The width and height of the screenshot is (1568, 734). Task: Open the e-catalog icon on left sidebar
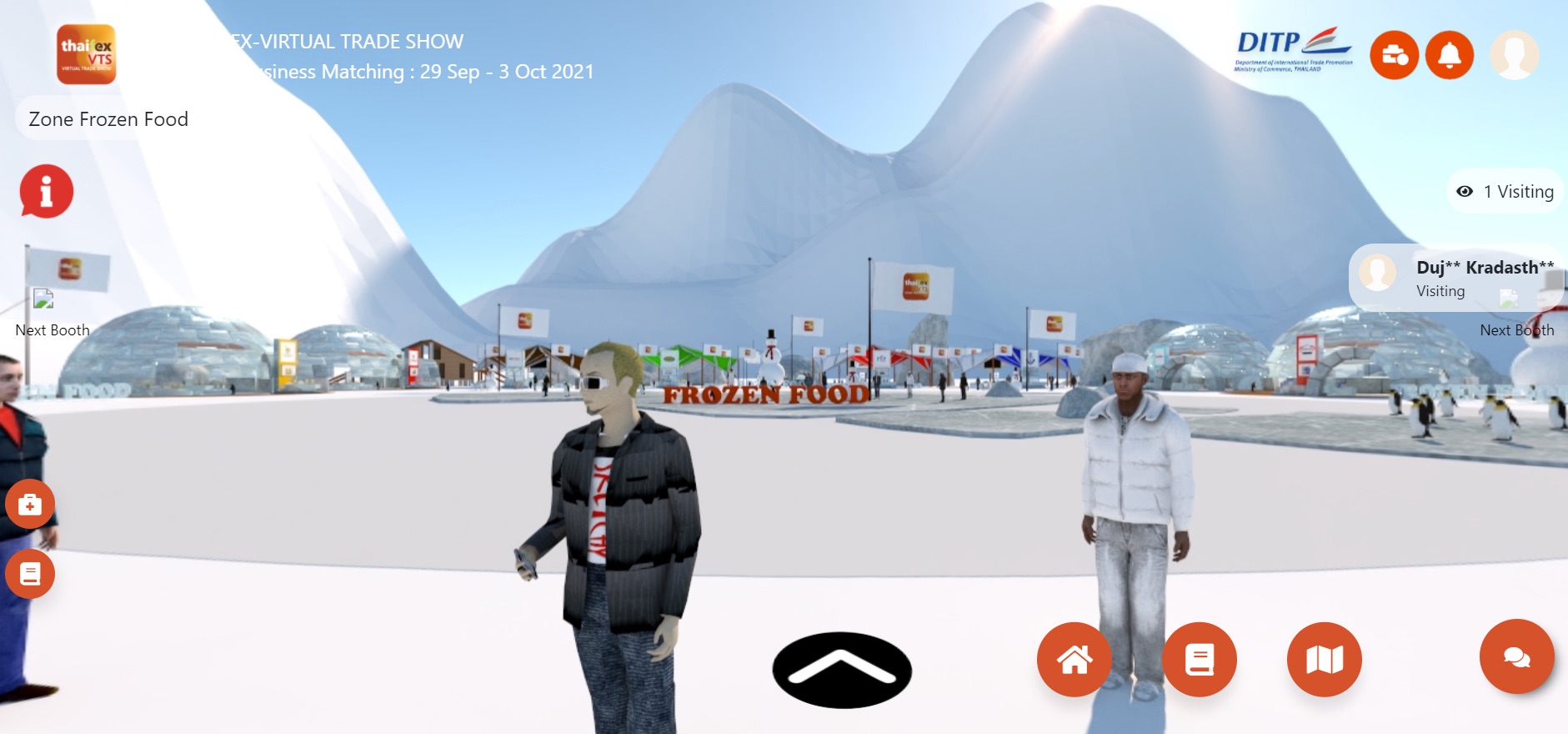[x=30, y=574]
